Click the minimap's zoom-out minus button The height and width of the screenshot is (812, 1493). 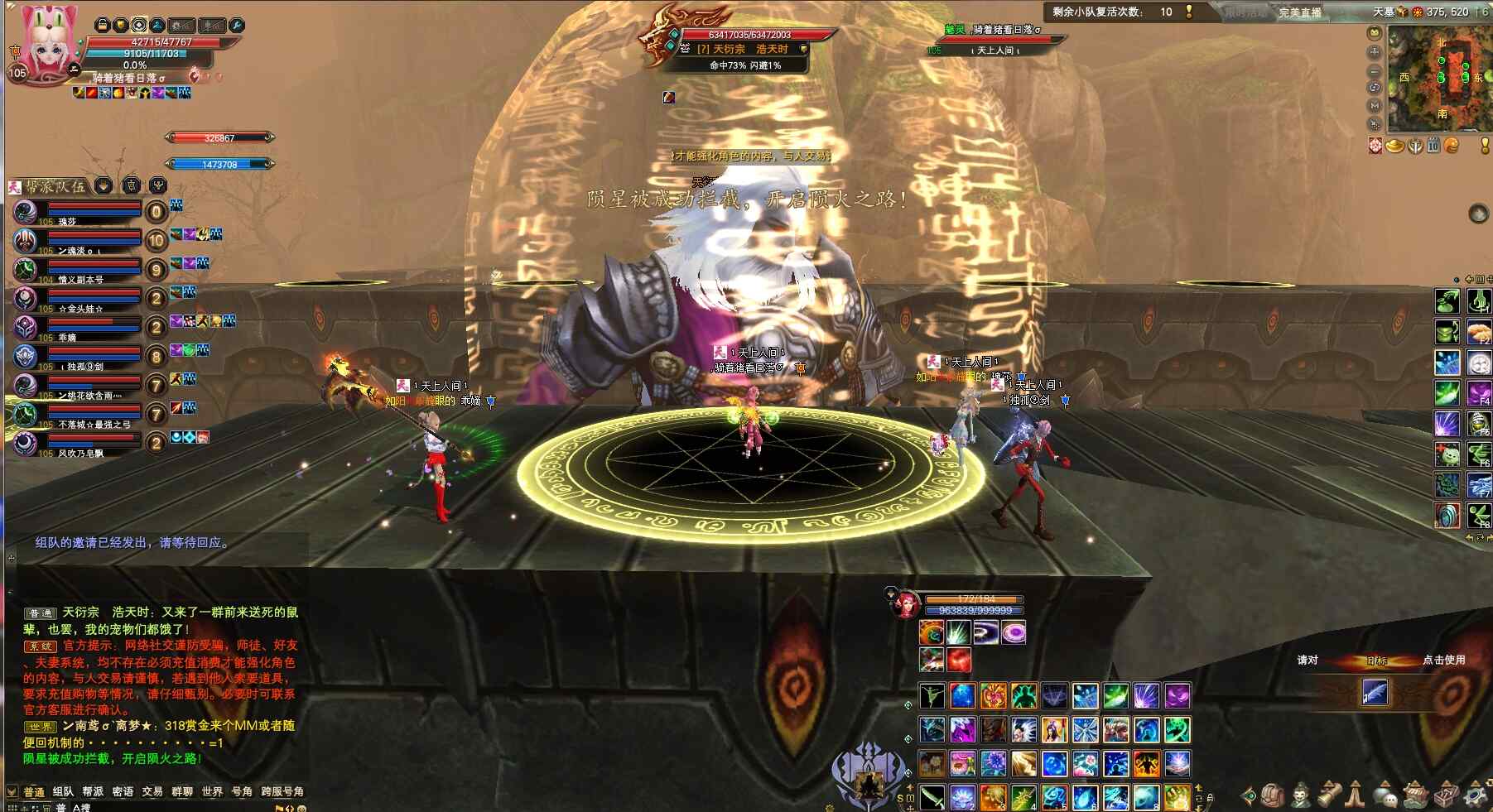point(1375,70)
